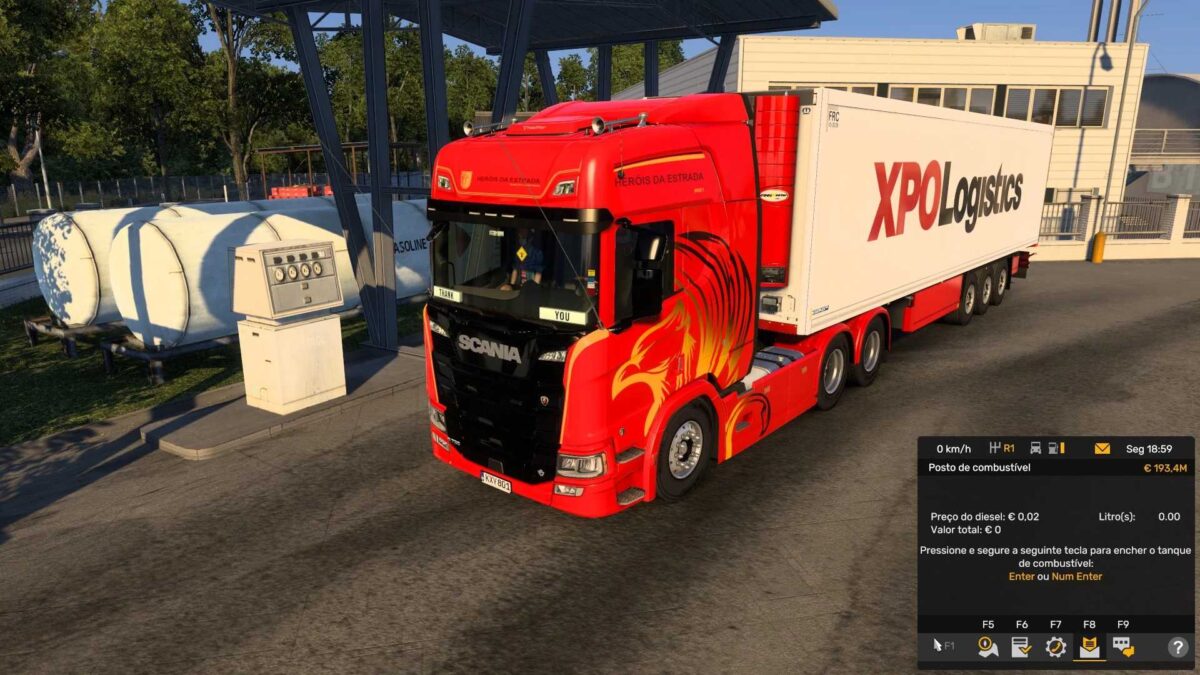Toggle the mouse cursor F1 icon
1200x675 pixels.
tap(942, 647)
